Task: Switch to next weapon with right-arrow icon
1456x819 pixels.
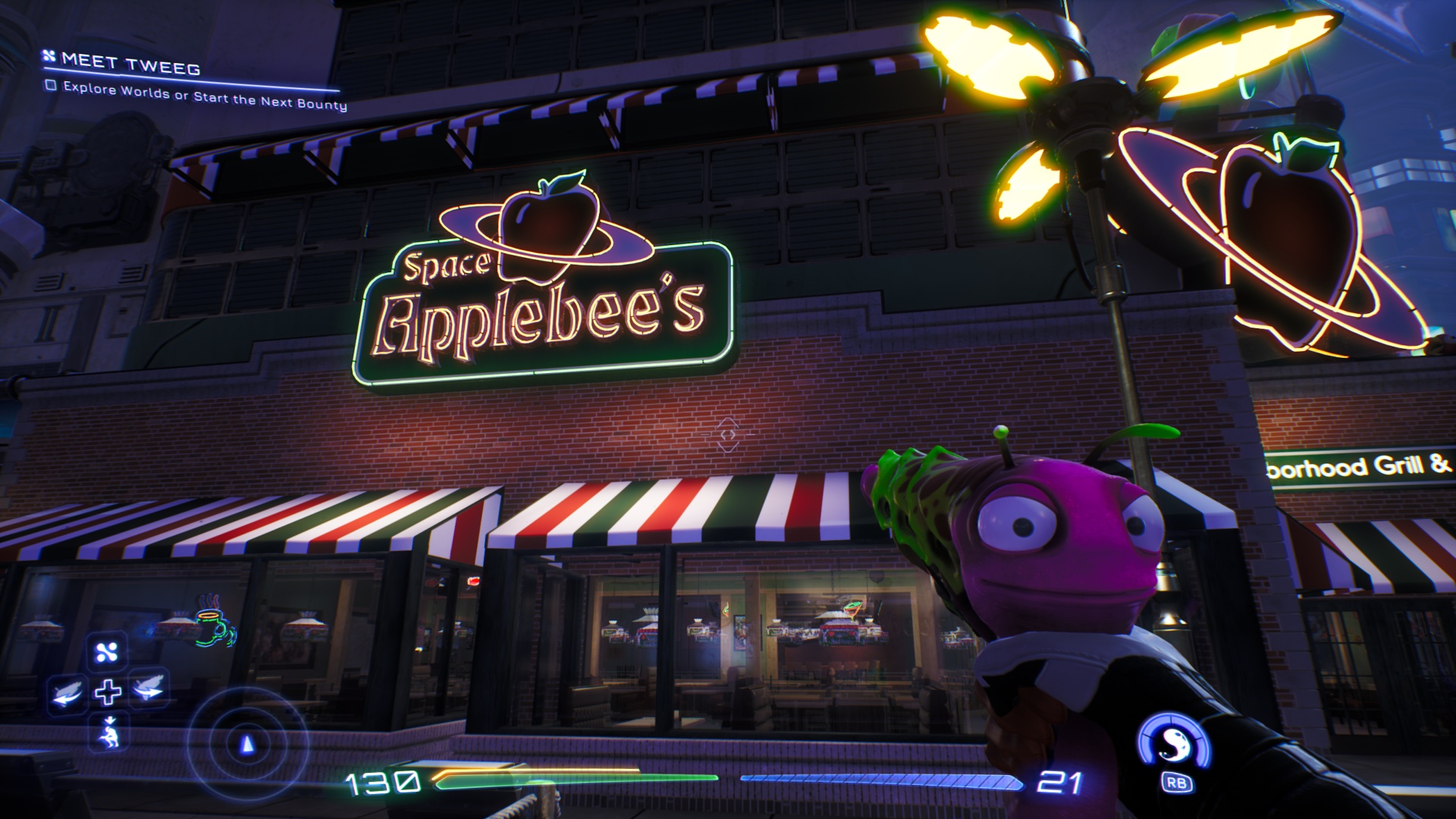Action: click(x=148, y=689)
